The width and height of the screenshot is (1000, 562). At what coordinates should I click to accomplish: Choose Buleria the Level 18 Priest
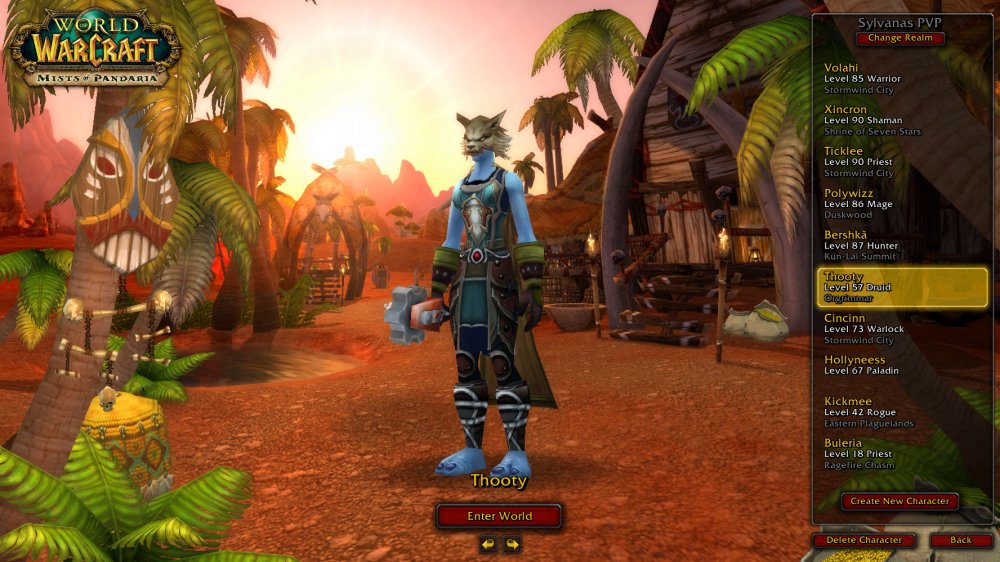[900, 453]
